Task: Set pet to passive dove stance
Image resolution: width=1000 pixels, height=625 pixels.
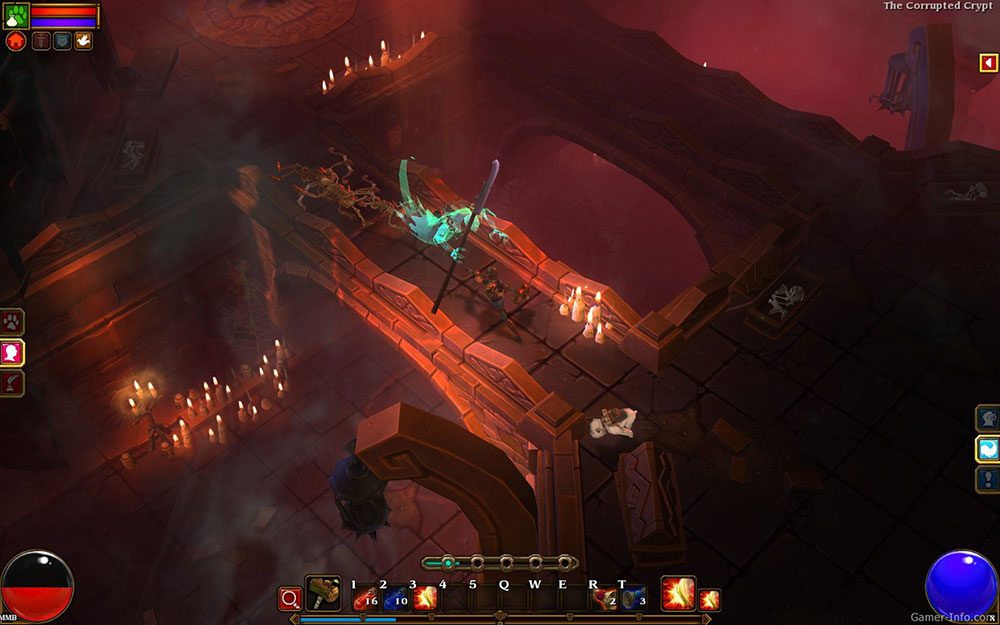Action: pyautogui.click(x=83, y=41)
